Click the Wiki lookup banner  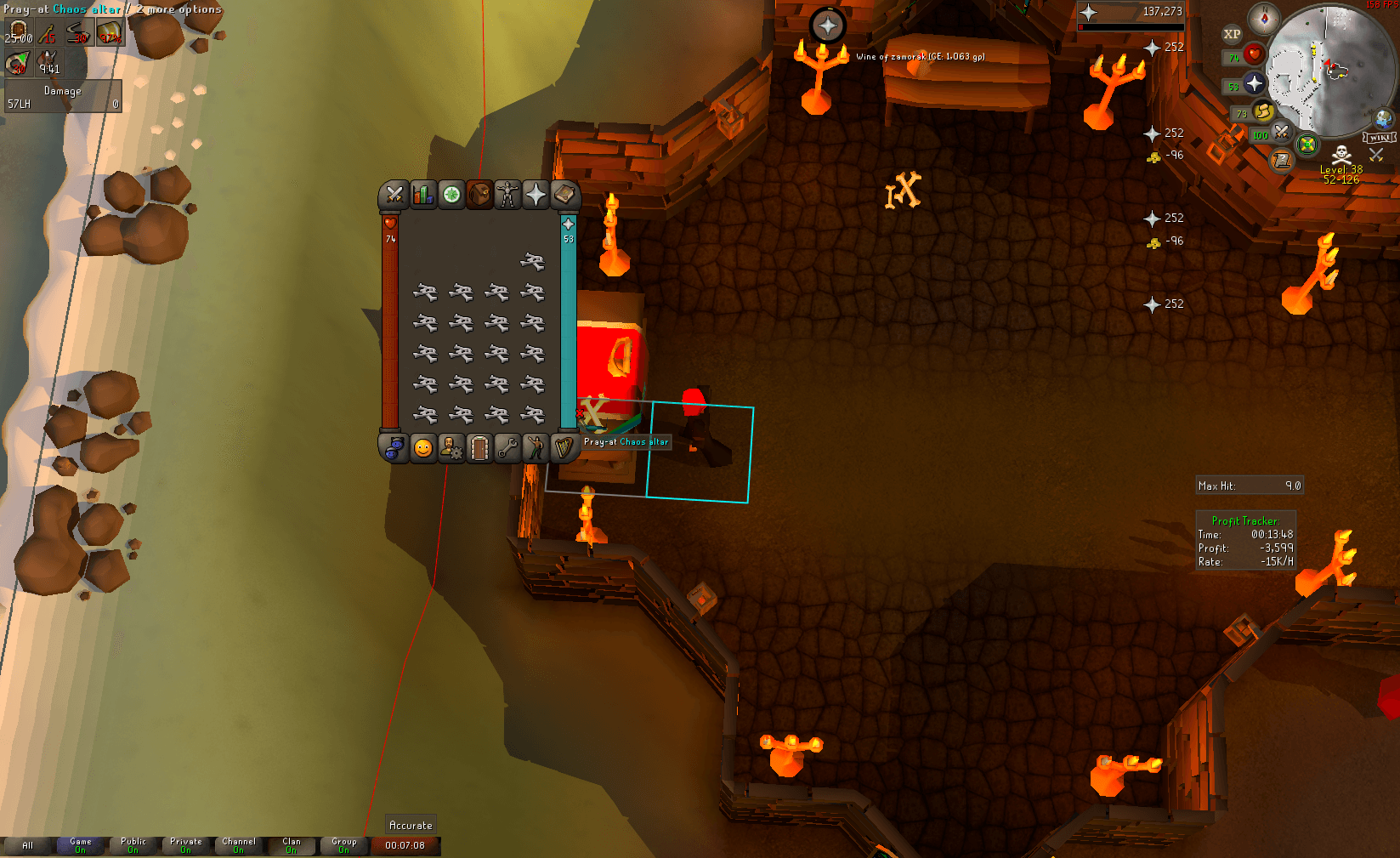[1380, 136]
